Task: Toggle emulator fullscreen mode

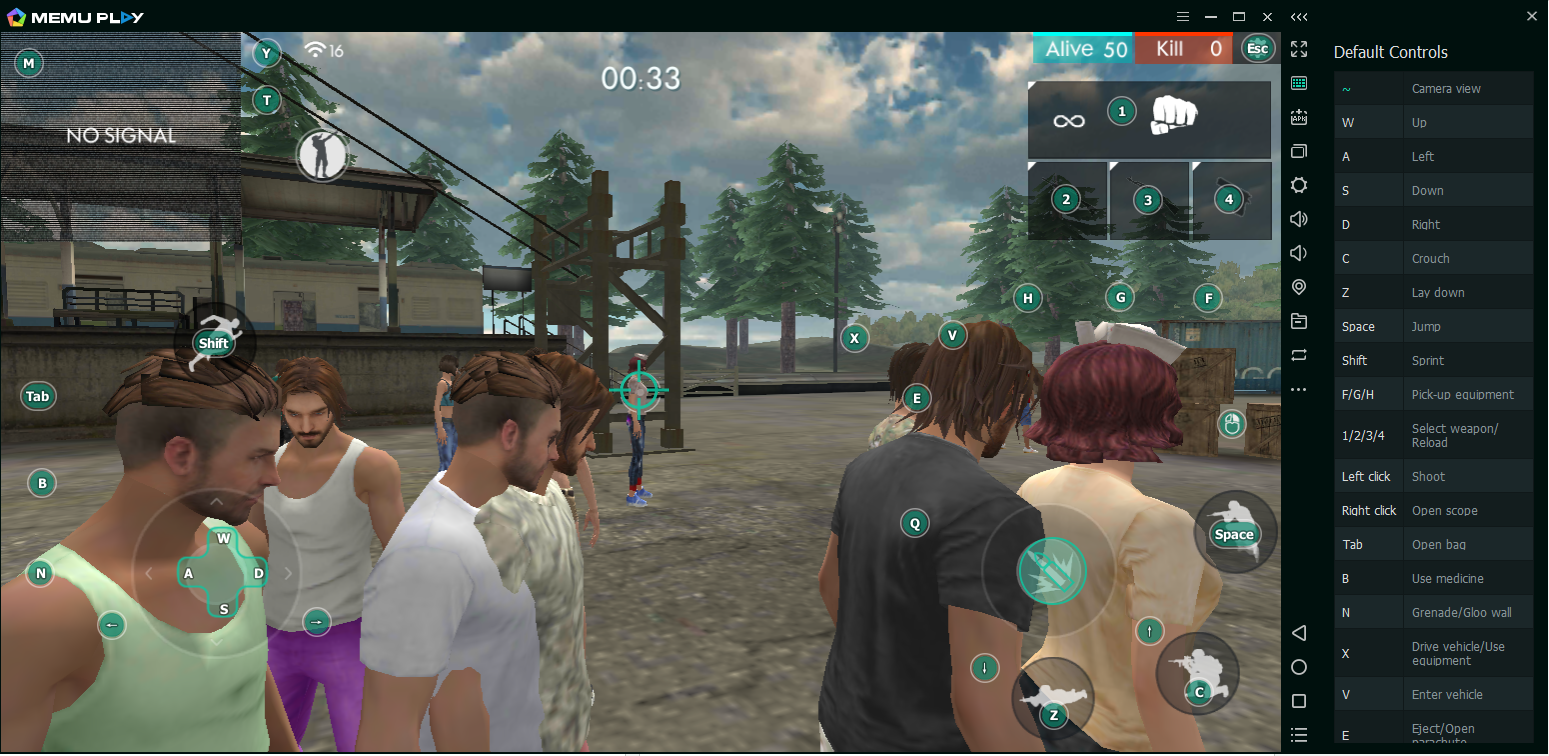Action: (x=1299, y=49)
